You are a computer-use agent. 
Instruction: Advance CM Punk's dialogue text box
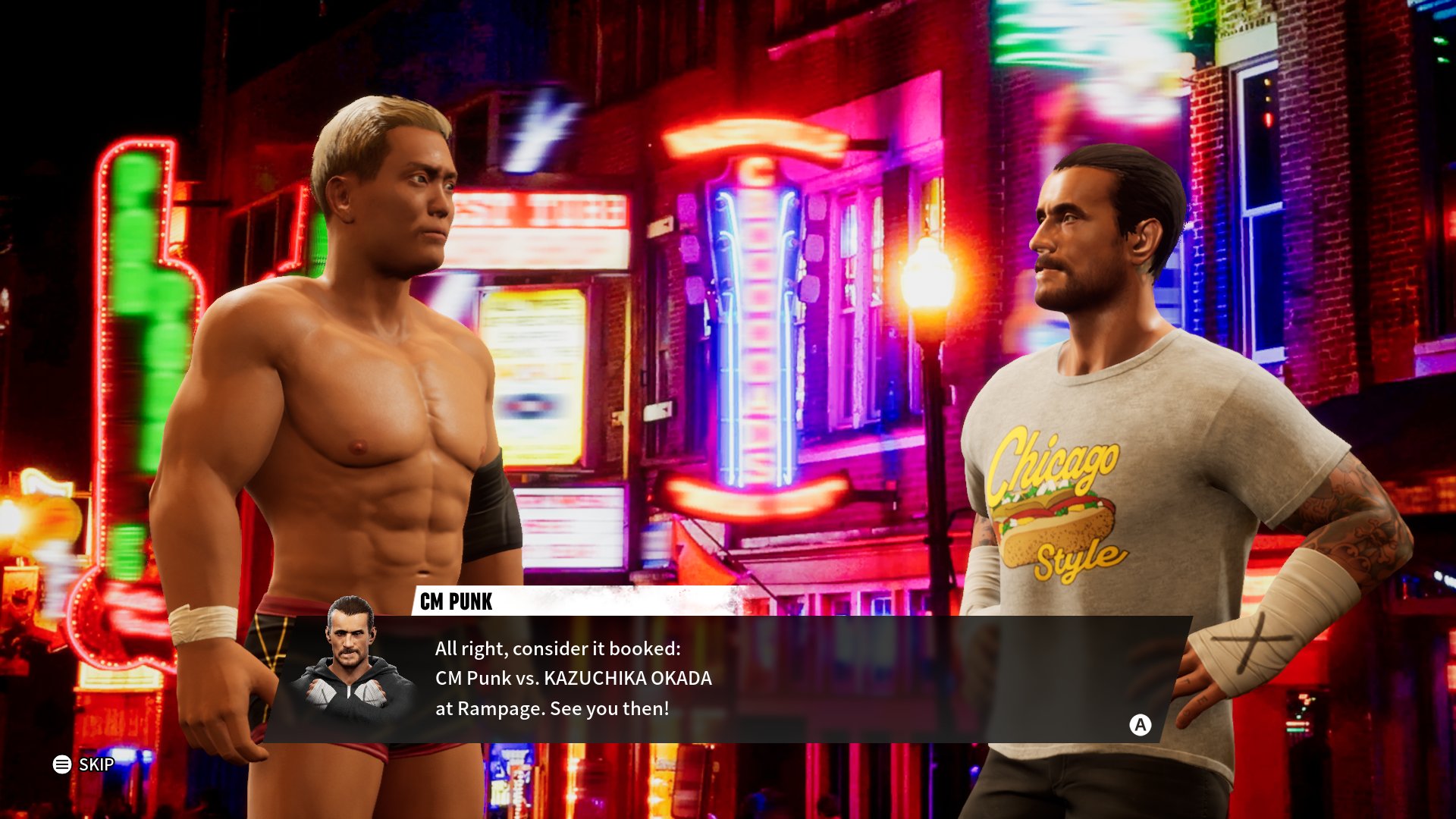pos(1140,725)
